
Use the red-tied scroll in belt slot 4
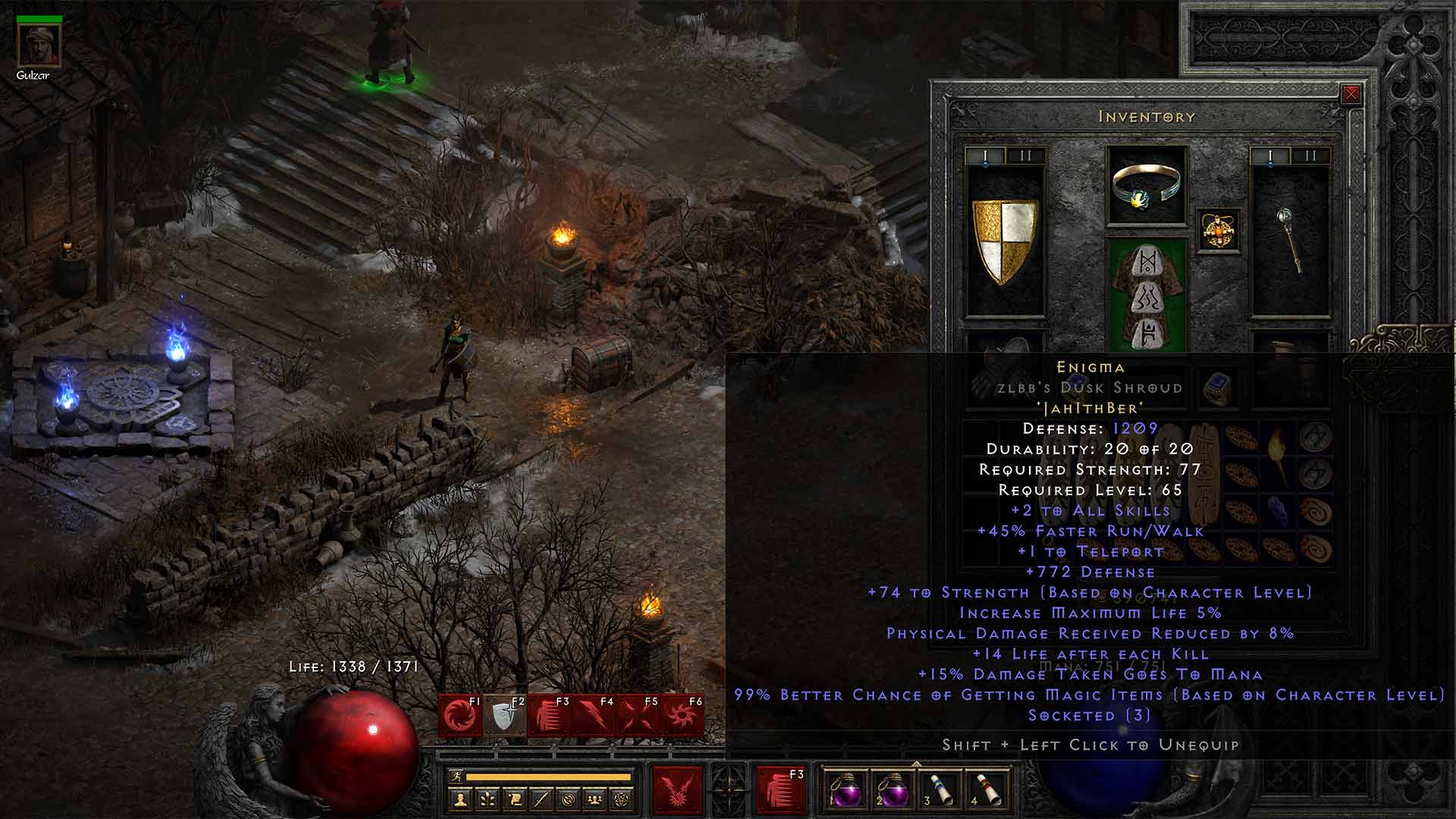tap(984, 789)
